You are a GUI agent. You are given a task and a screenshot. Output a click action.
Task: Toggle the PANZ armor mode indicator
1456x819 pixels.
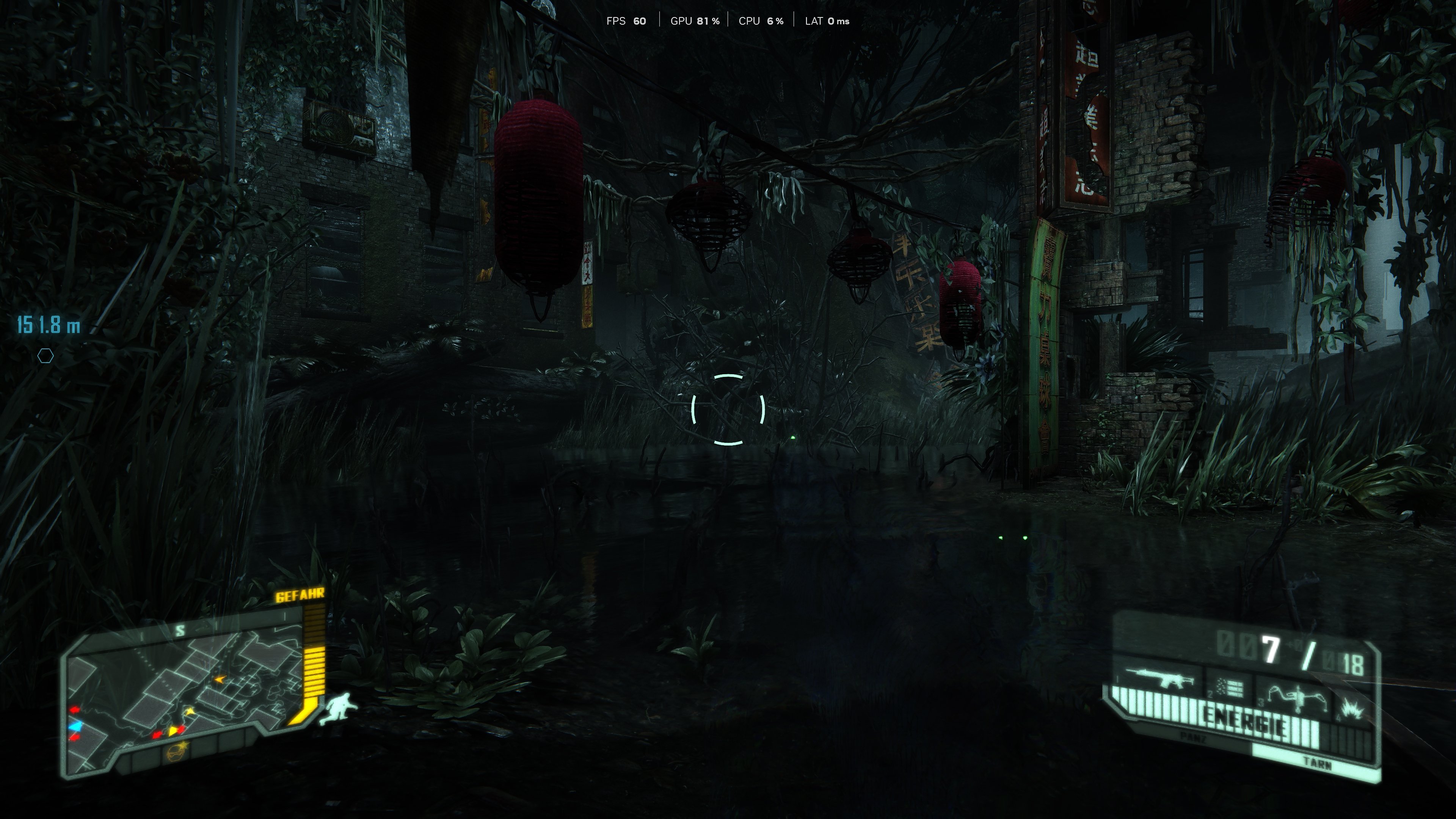(x=1194, y=737)
